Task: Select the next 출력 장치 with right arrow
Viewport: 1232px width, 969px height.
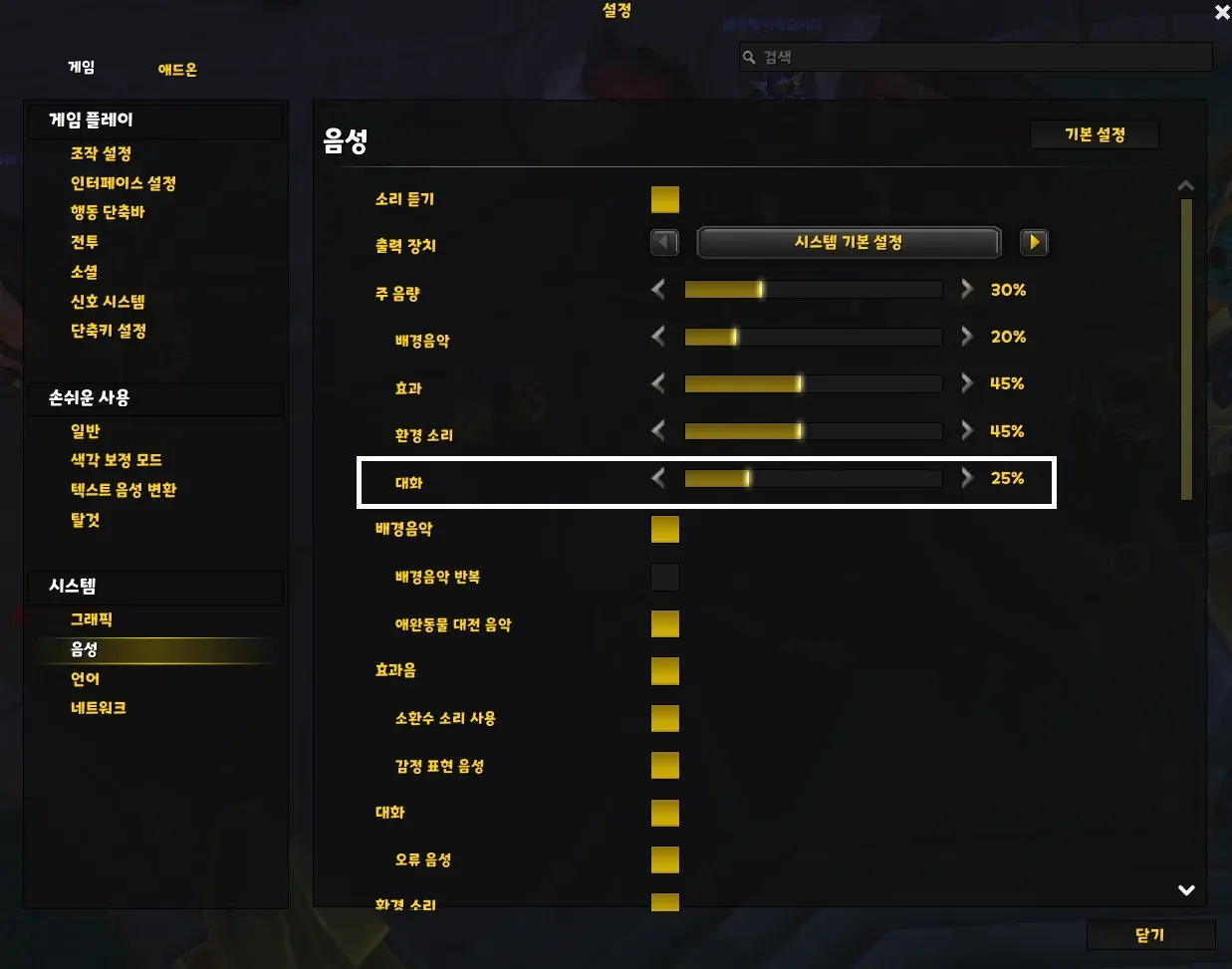Action: click(1034, 242)
